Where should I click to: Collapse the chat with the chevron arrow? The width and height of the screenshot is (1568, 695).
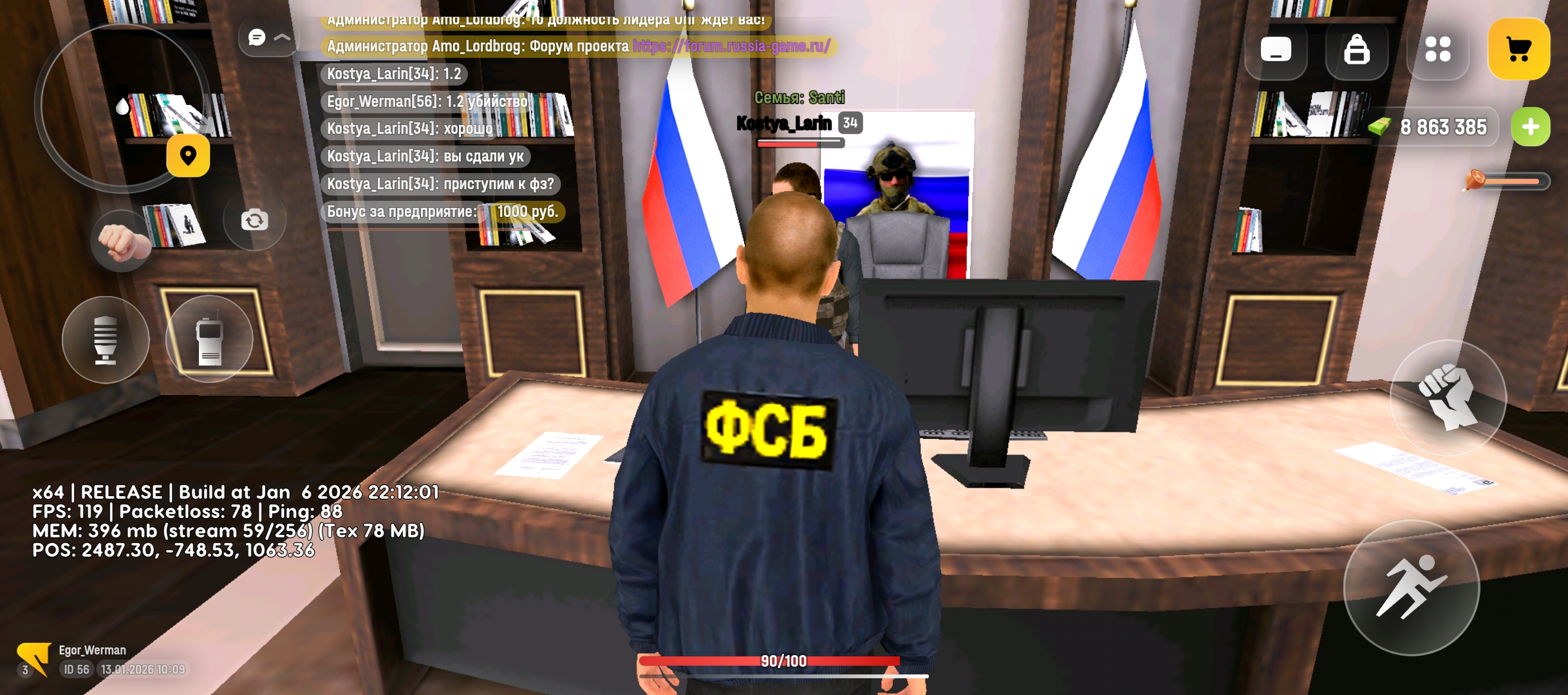[281, 38]
